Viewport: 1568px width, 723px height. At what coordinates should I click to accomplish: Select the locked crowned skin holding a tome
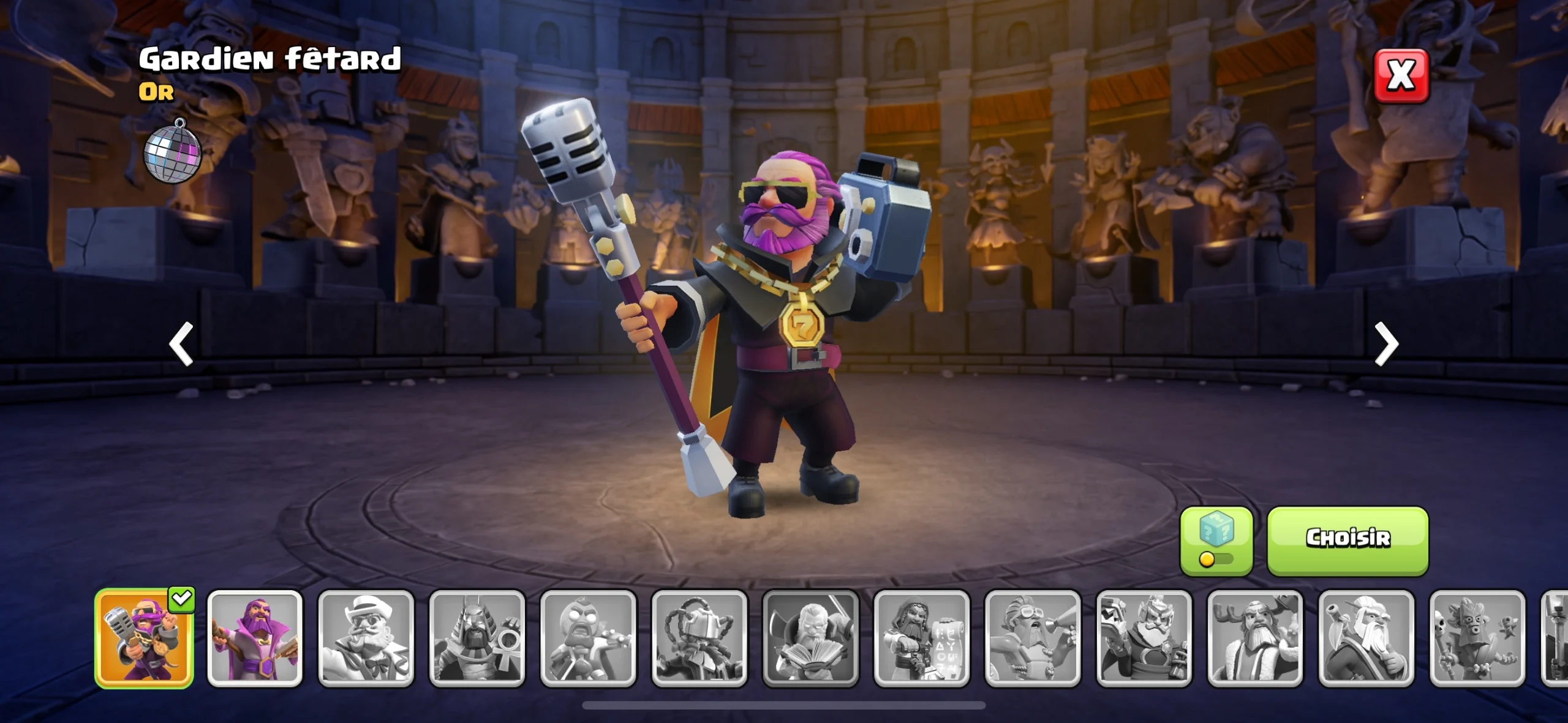[x=1144, y=639]
